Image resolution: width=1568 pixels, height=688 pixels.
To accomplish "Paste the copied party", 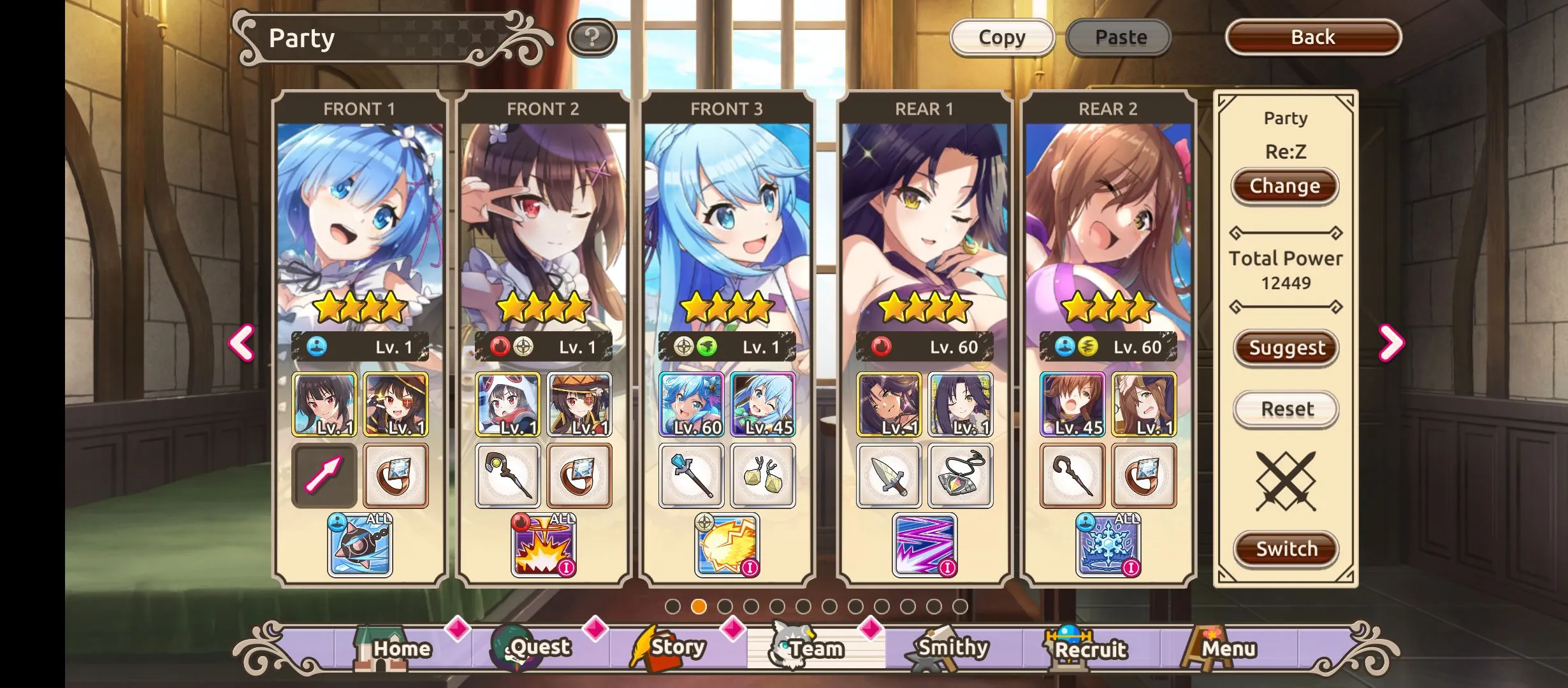I will (x=1120, y=38).
